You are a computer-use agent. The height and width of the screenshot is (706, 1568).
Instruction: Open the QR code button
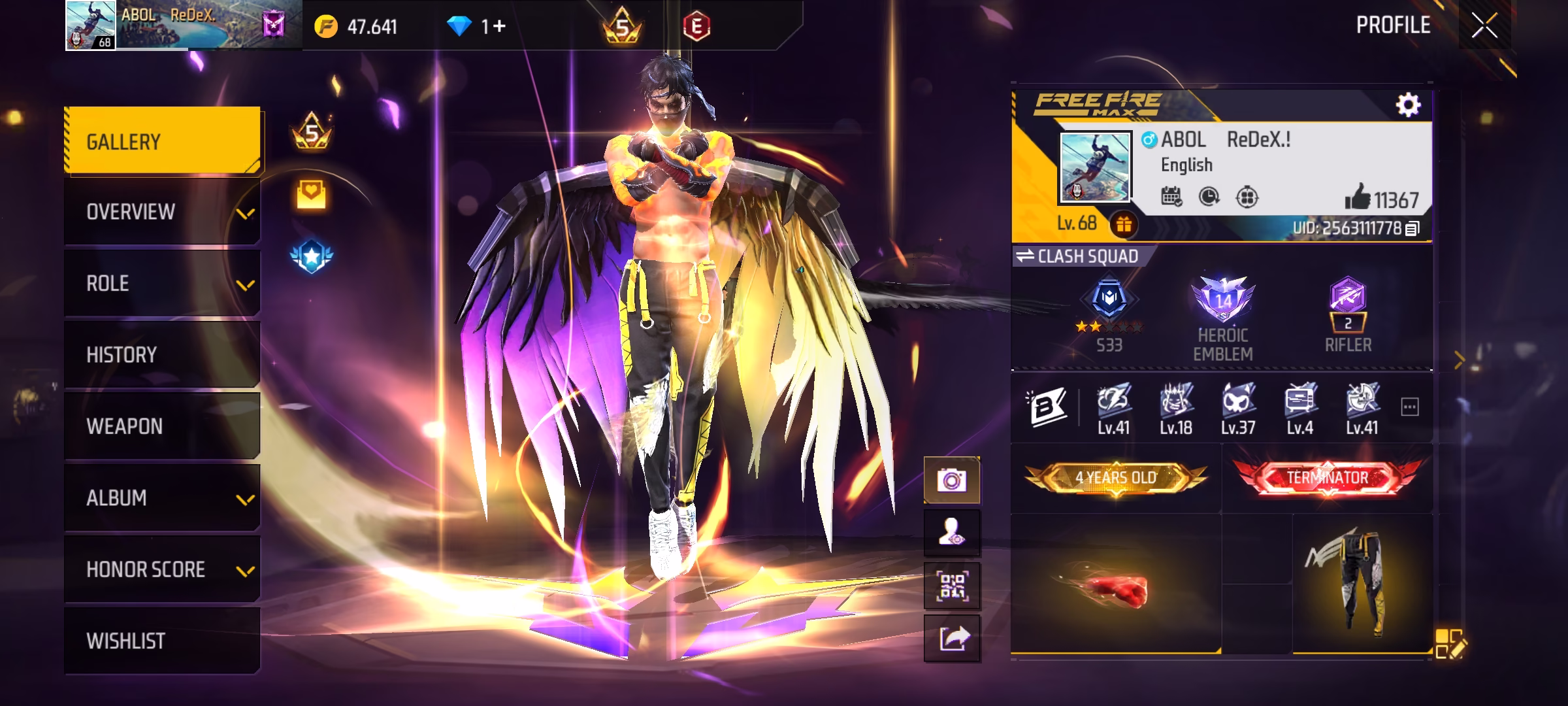[x=951, y=586]
